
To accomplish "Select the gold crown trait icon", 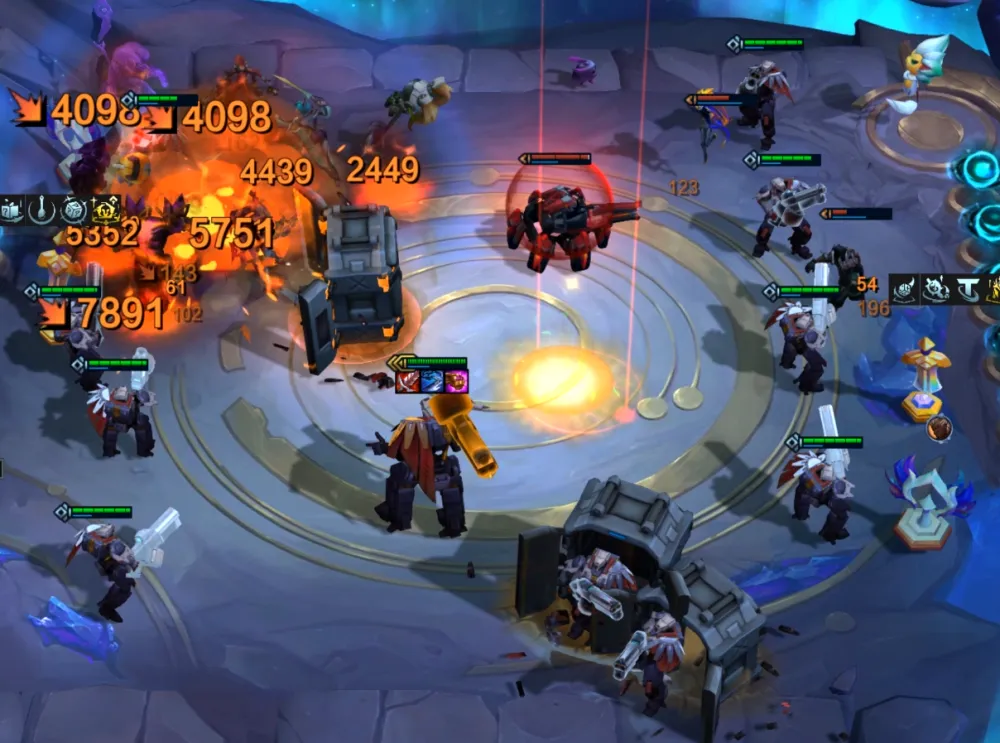I will [x=106, y=210].
